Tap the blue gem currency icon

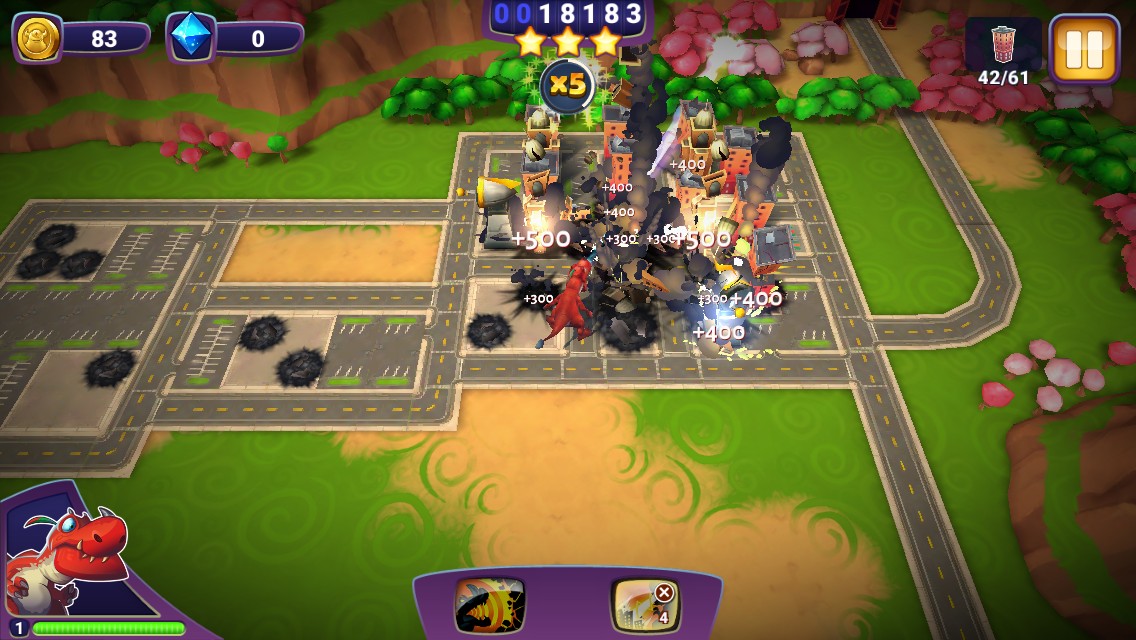click(191, 39)
